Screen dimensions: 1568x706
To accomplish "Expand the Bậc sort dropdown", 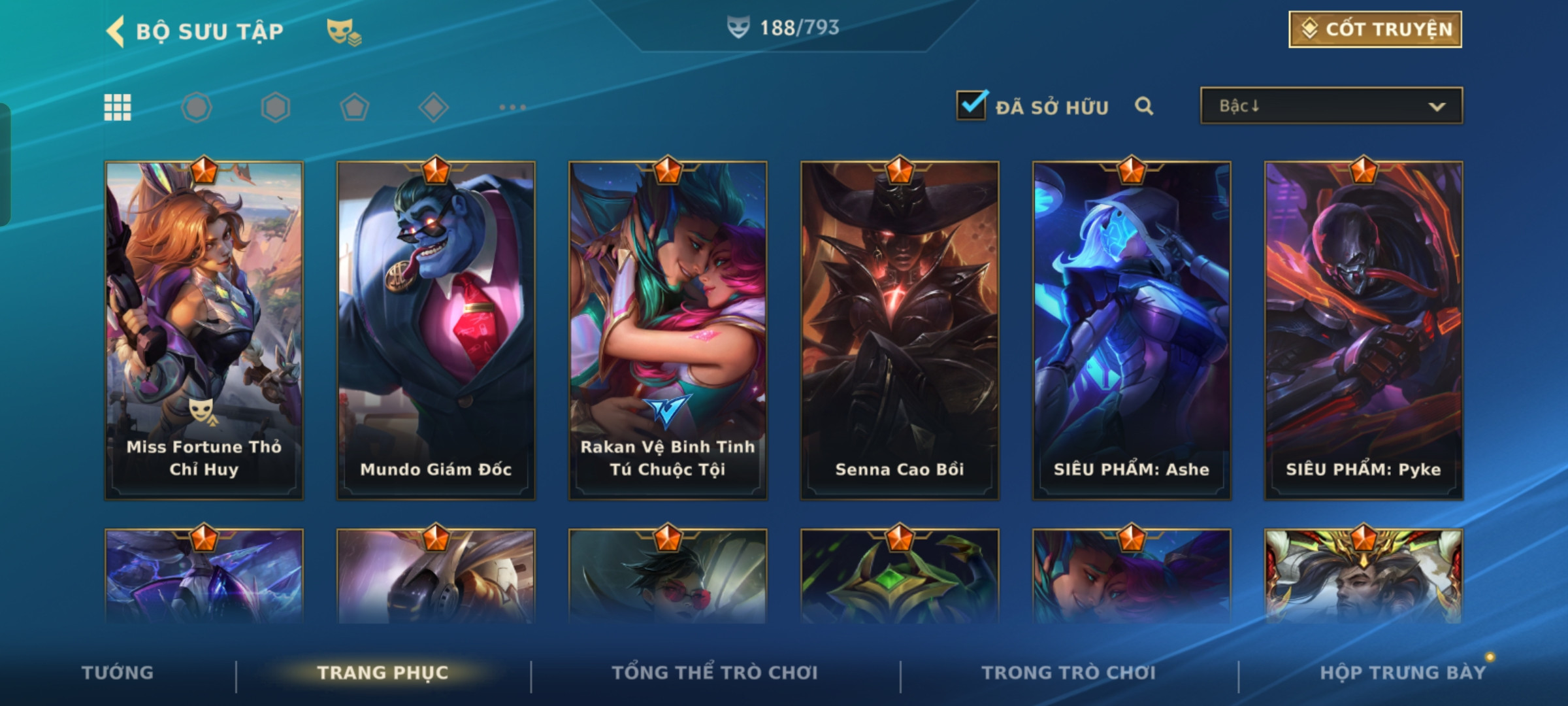I will (1331, 106).
